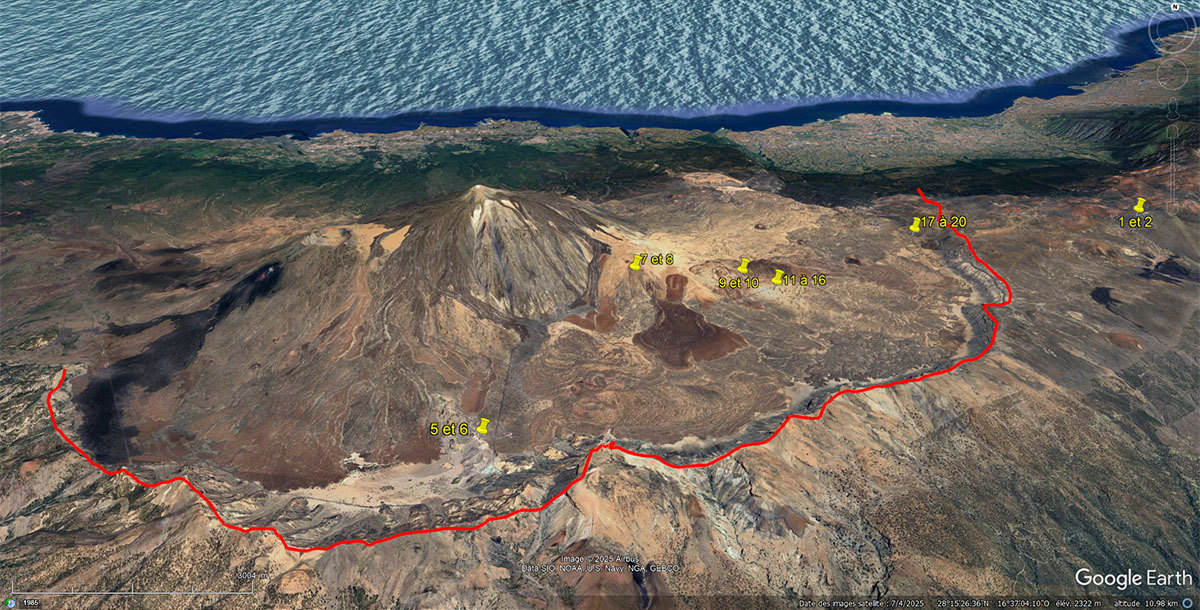This screenshot has width=1200, height=610.
Task: Select the "1 et 2" yellow placemark pin
Action: (1139, 205)
